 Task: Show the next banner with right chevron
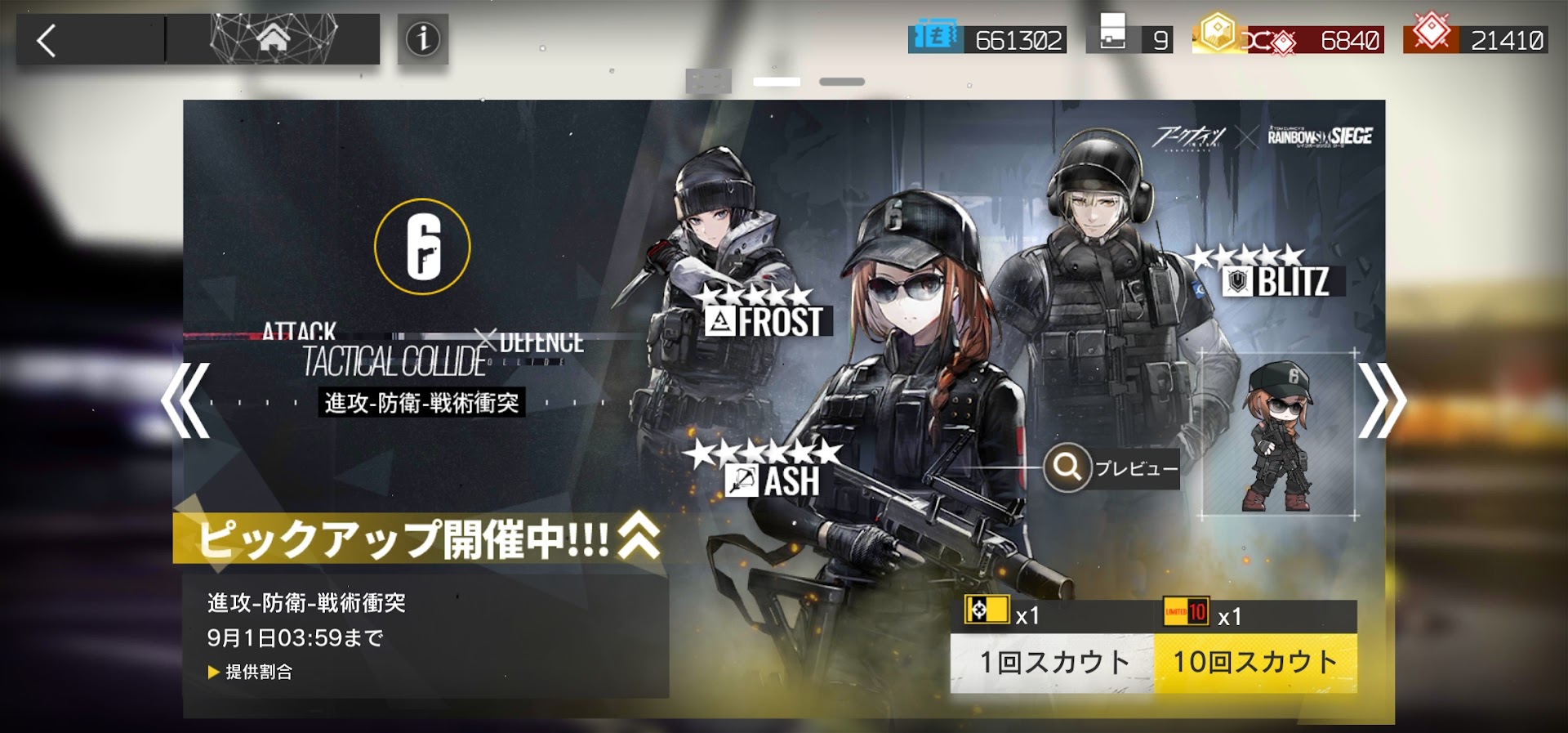coord(1381,400)
